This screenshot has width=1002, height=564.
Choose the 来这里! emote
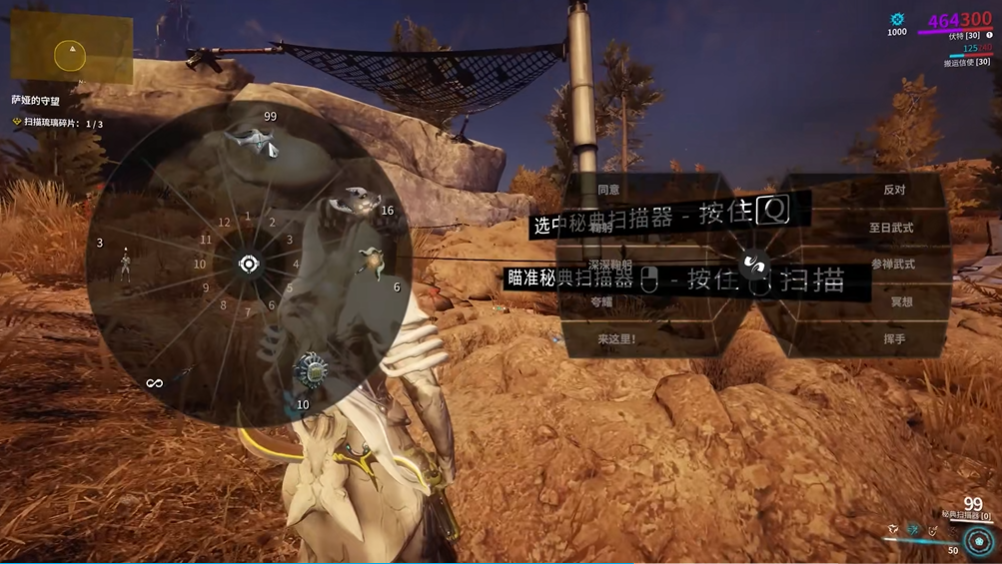(x=617, y=339)
